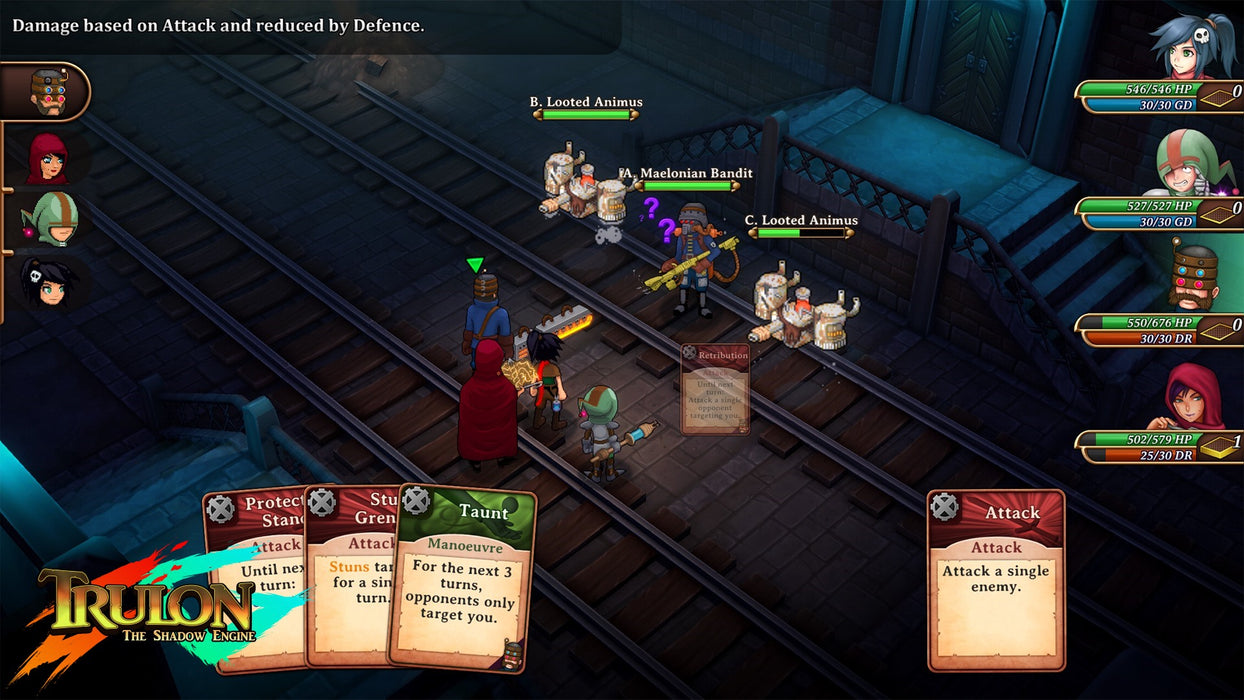The width and height of the screenshot is (1244, 700).
Task: Click the red-hooded woman party portrait
Action: coord(1193,396)
